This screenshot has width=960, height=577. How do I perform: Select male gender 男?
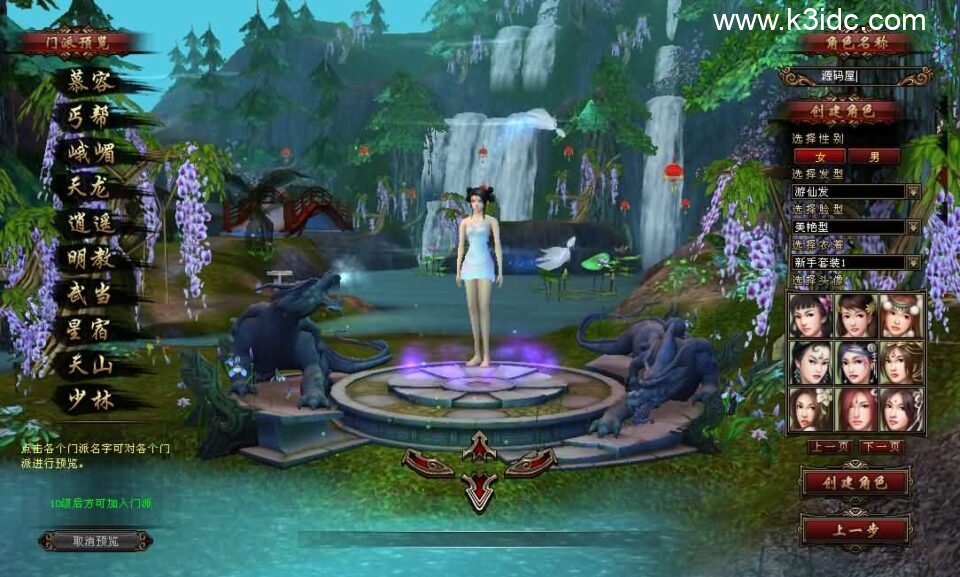click(x=874, y=156)
